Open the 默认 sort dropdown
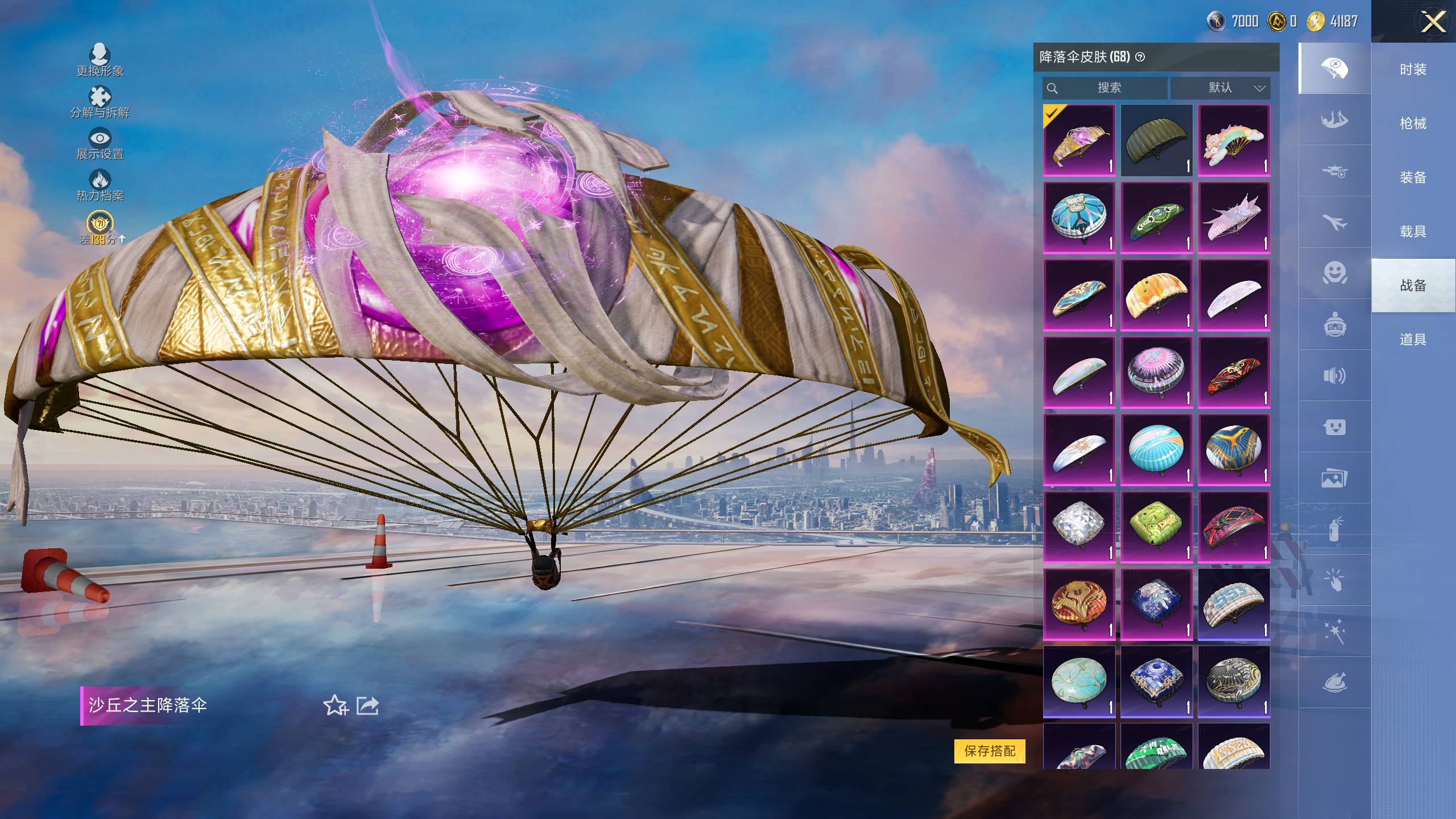1456x819 pixels. [x=1221, y=88]
